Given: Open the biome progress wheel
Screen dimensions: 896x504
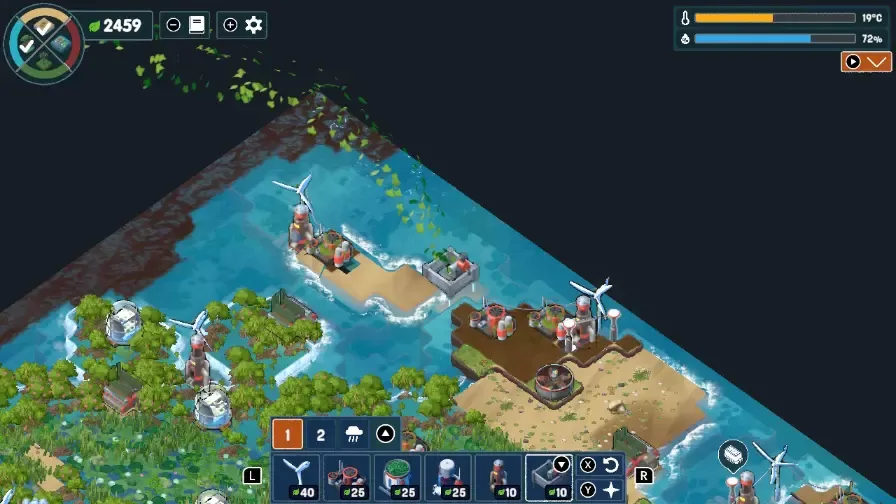Looking at the screenshot, I should 43,42.
